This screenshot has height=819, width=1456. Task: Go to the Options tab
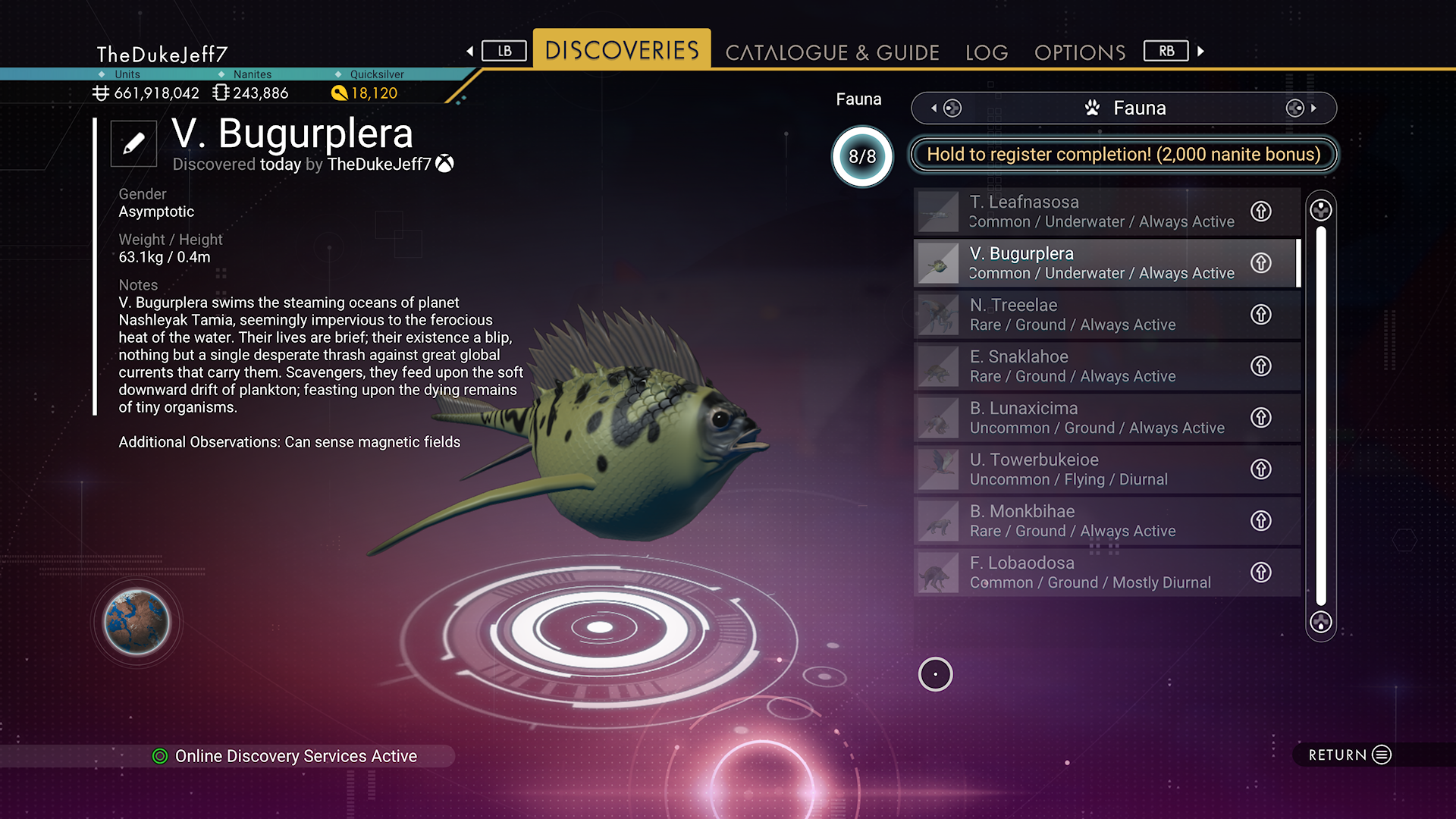point(1080,52)
